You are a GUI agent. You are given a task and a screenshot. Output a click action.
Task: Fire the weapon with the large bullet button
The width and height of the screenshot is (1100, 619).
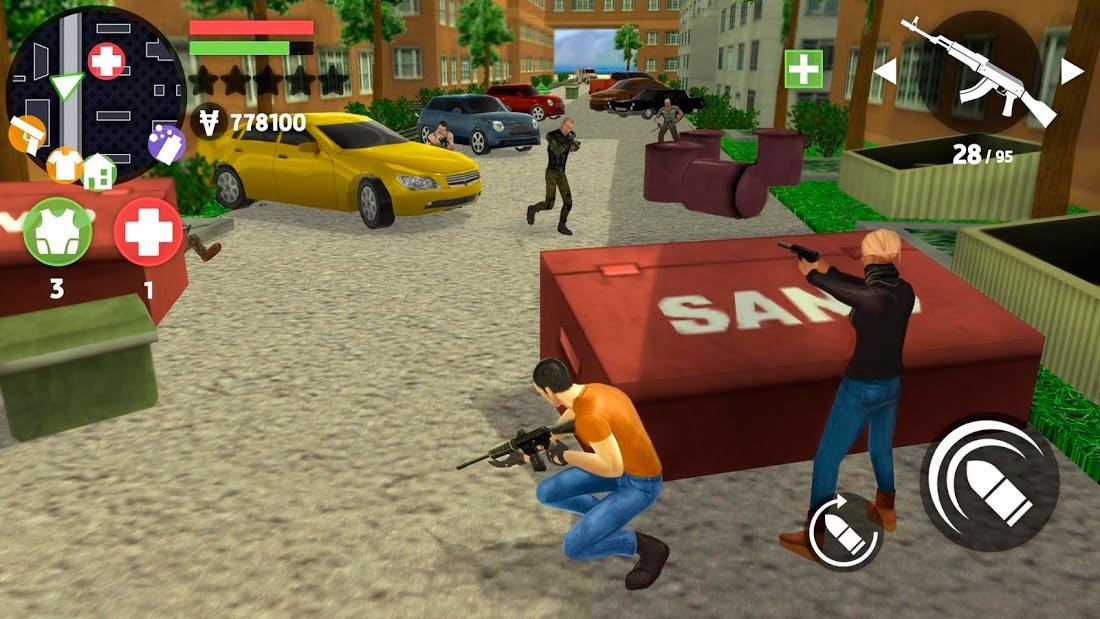click(x=989, y=485)
